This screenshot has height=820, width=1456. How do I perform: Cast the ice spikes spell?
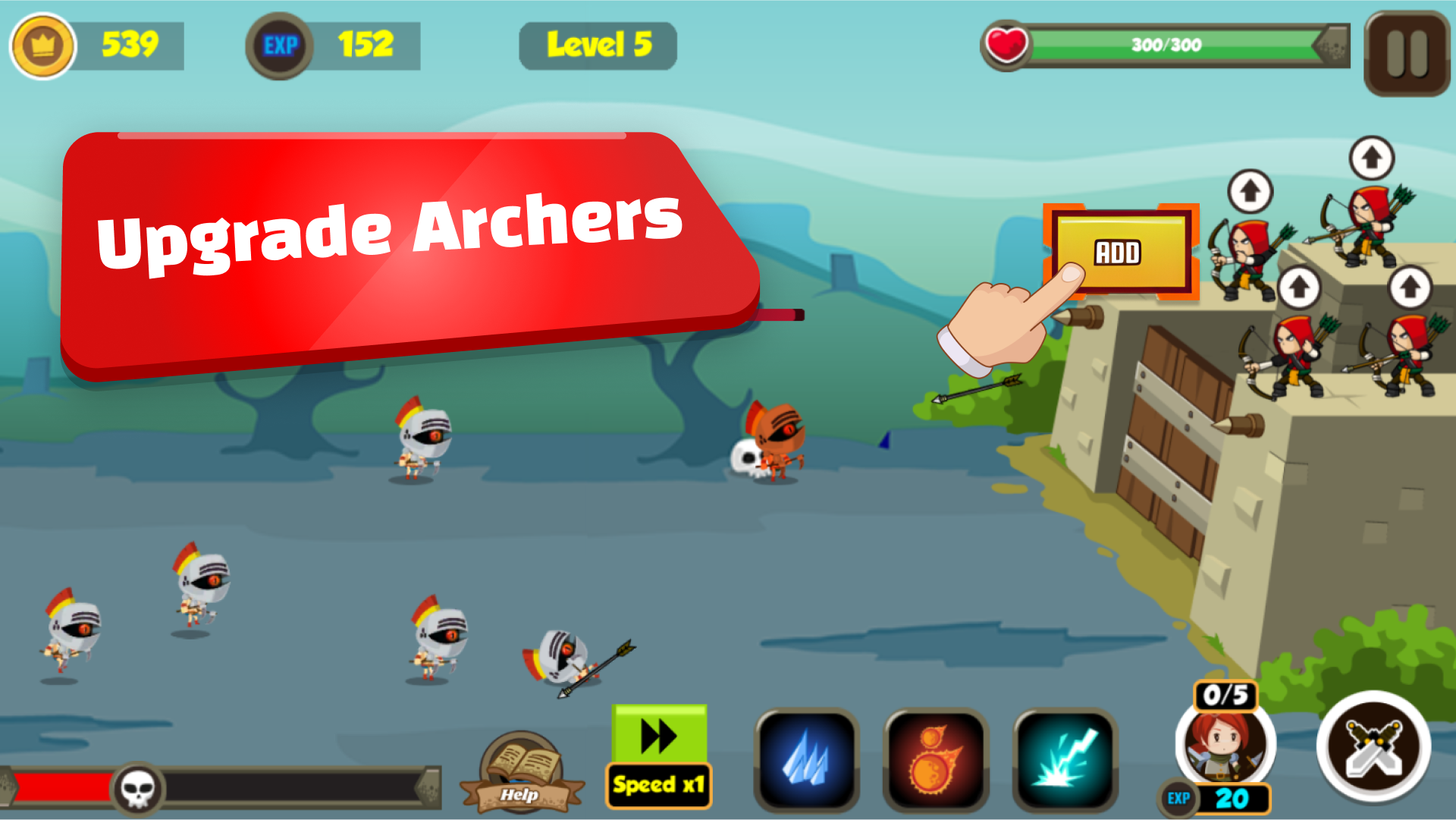click(808, 761)
